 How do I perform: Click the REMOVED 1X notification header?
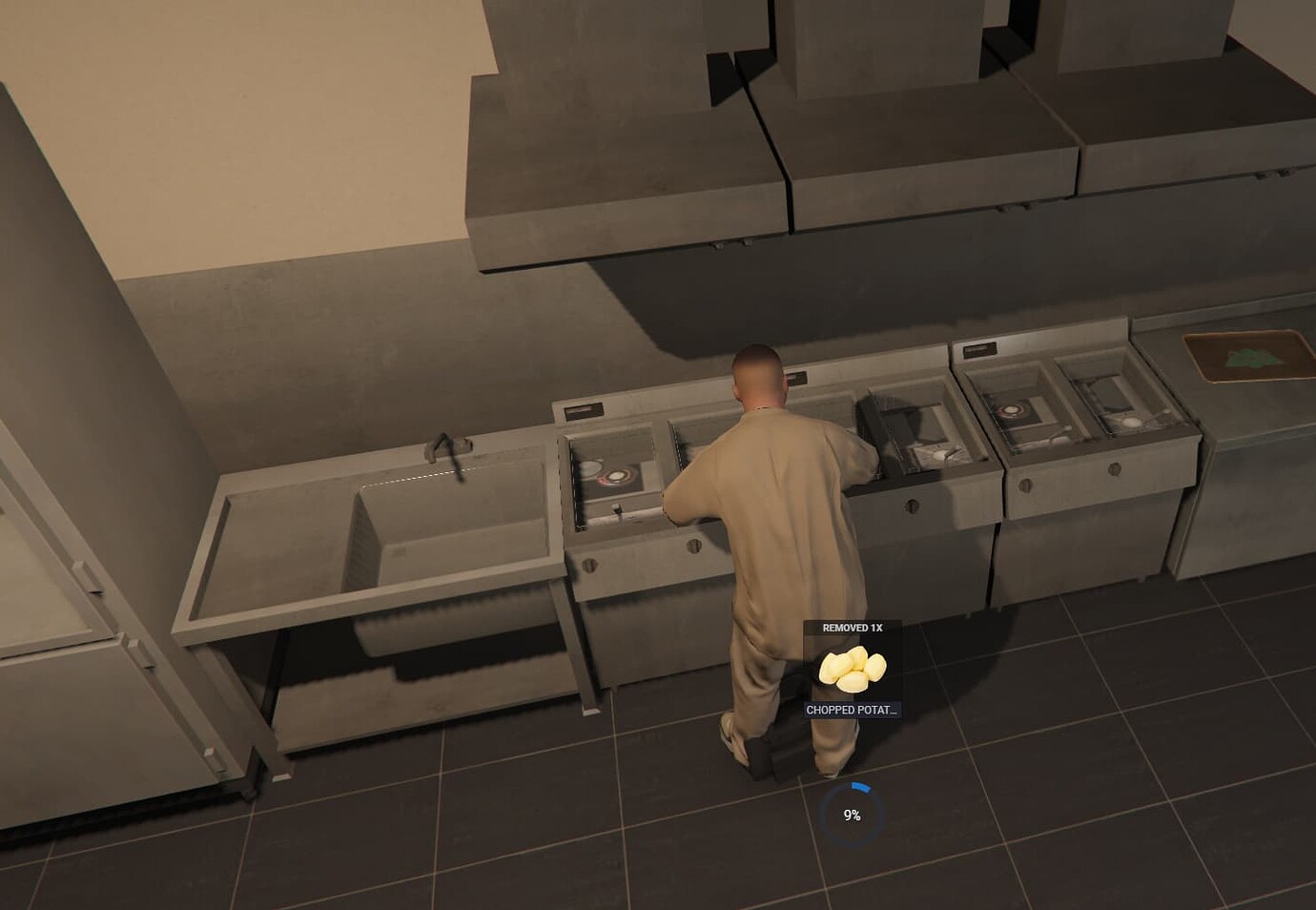tap(853, 628)
